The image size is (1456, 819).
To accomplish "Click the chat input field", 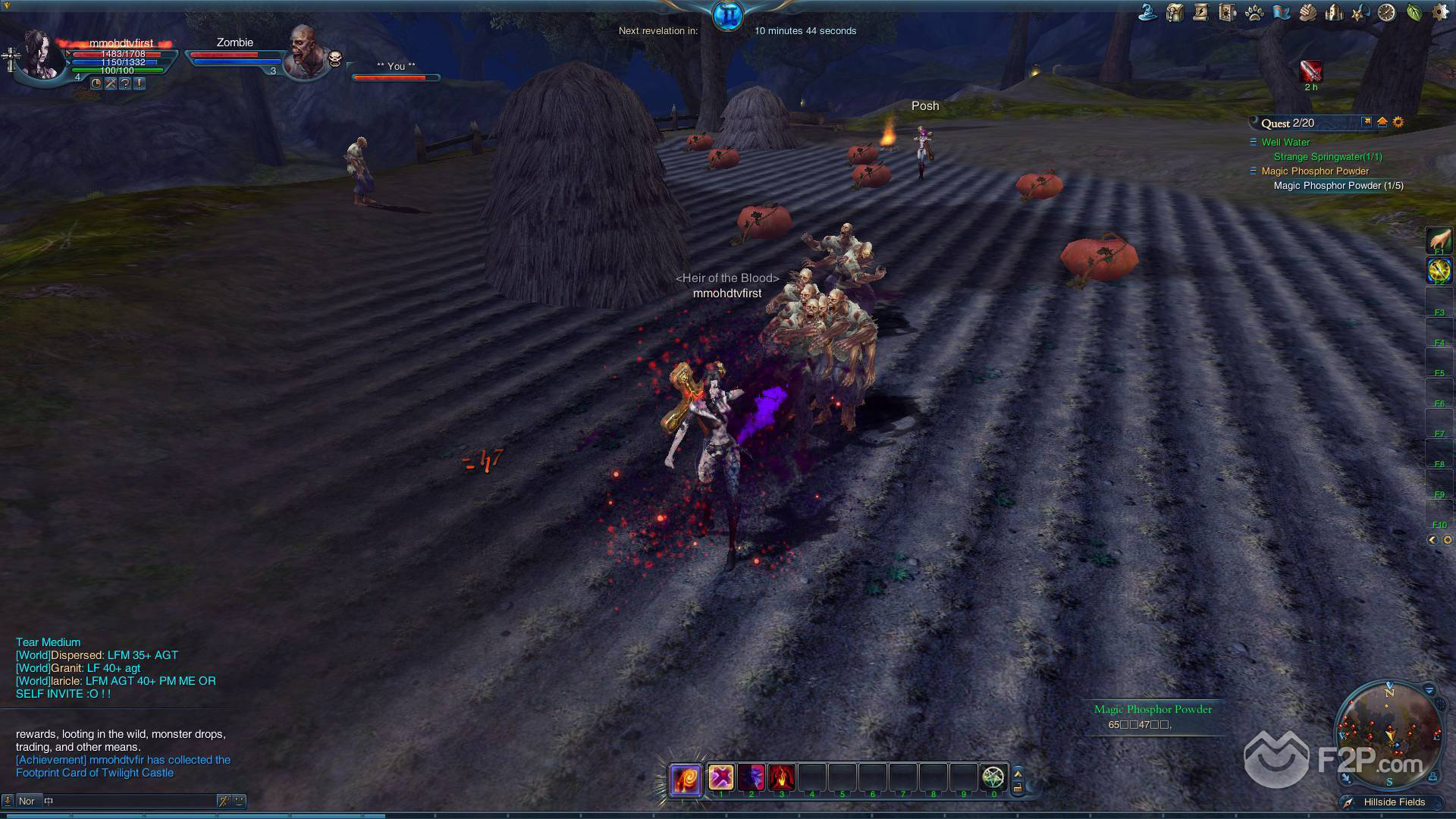I will tap(129, 801).
